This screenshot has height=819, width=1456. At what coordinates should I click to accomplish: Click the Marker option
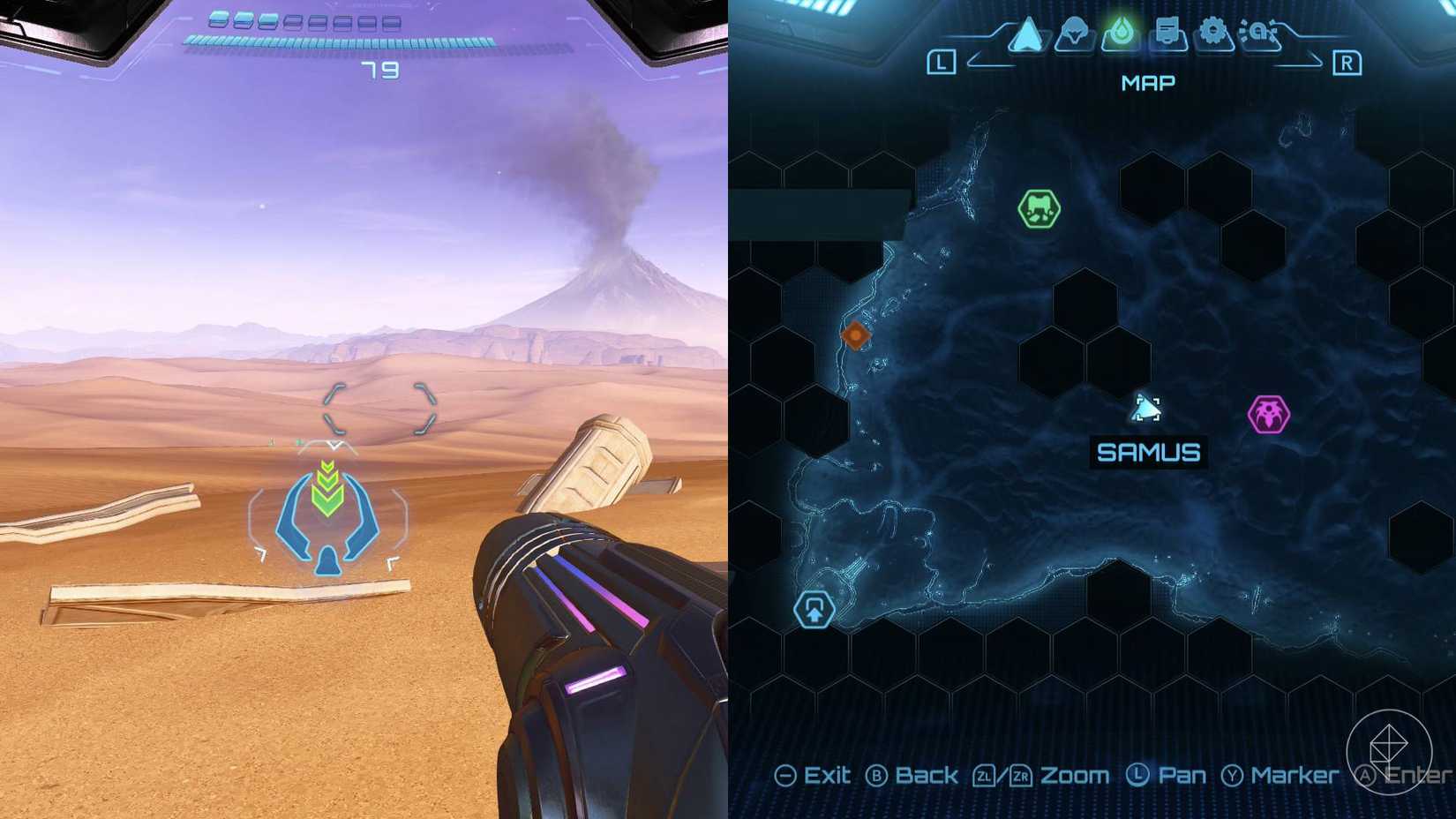1294,776
